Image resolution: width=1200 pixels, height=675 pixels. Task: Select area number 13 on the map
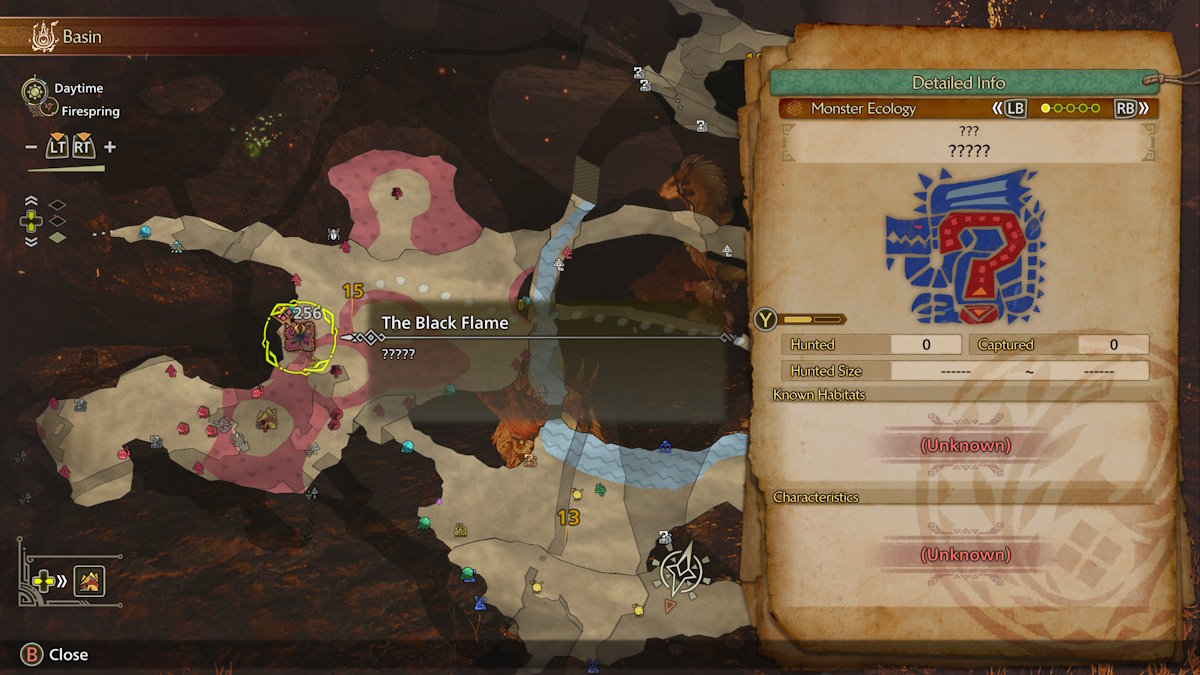tap(568, 517)
